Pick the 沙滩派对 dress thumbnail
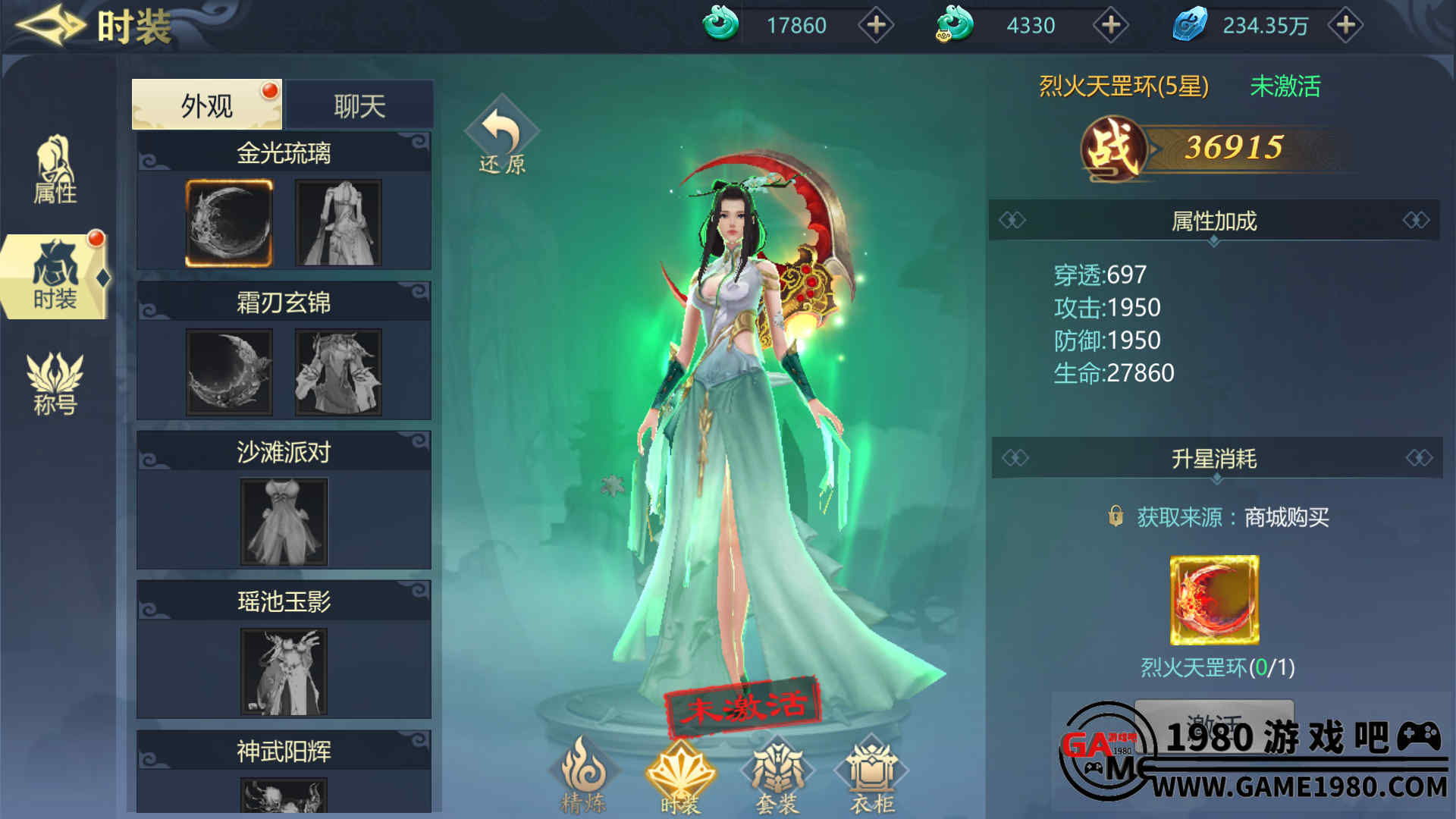 (x=284, y=522)
